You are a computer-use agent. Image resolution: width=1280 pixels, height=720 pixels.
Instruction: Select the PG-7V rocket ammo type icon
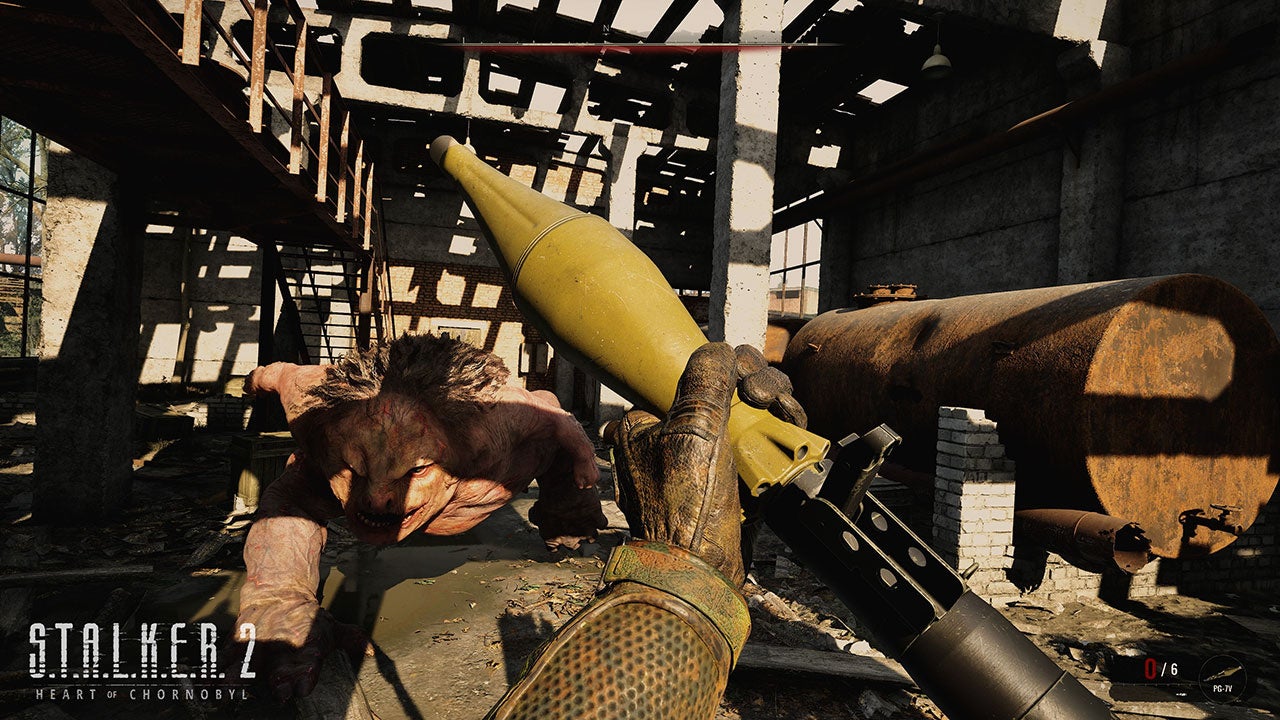[x=1222, y=677]
